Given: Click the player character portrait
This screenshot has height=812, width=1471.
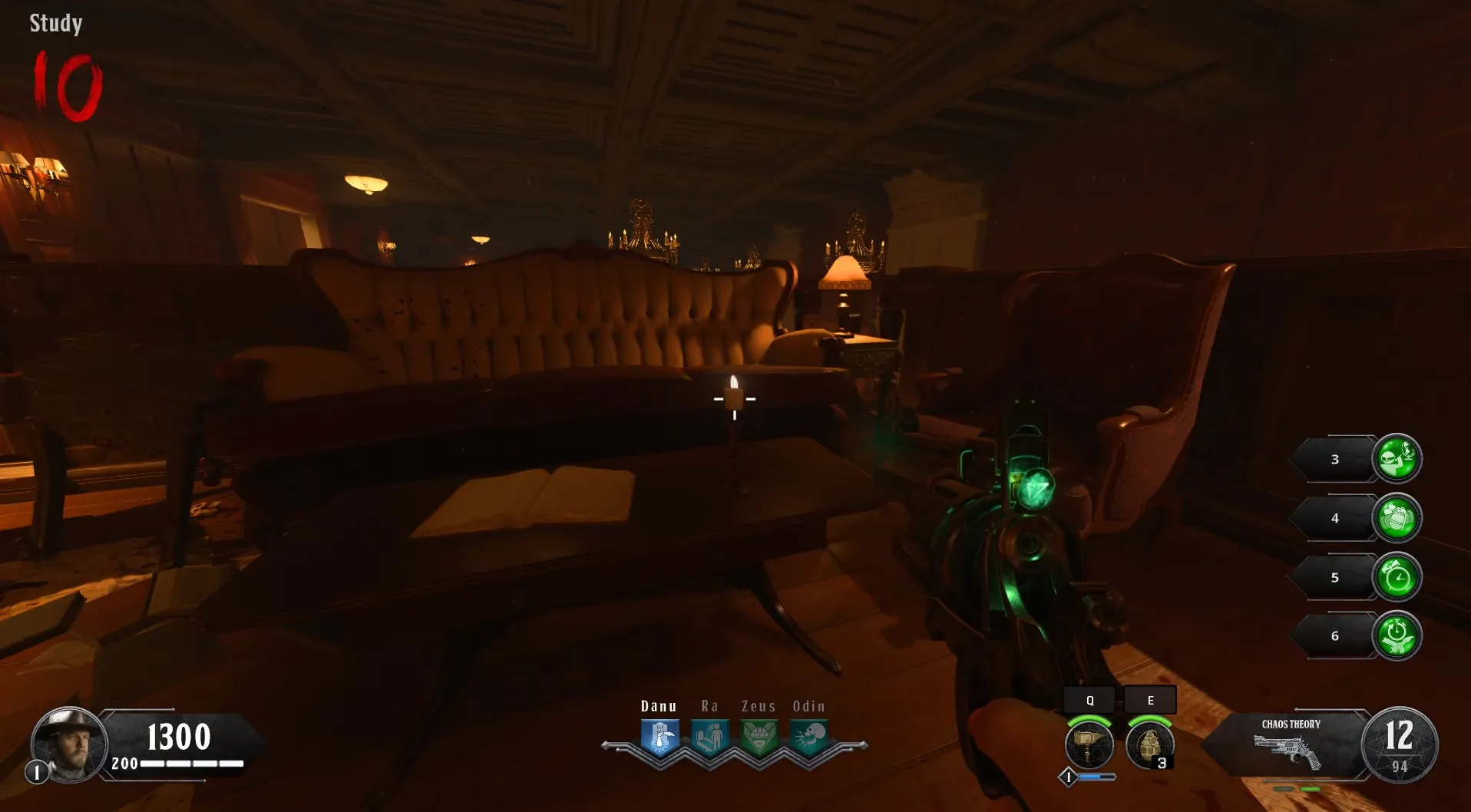Looking at the screenshot, I should click(68, 743).
